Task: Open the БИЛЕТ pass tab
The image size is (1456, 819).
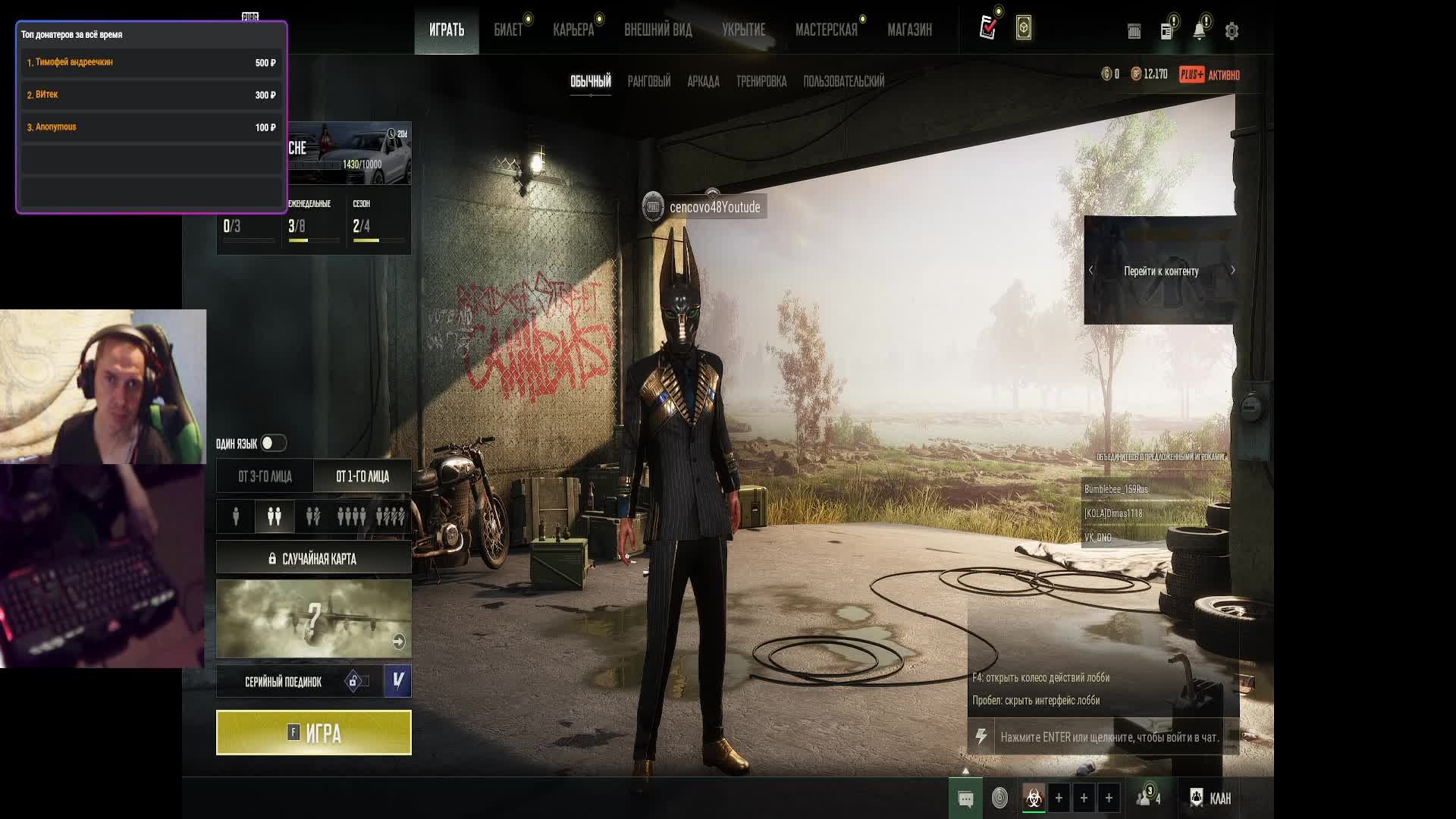Action: coord(508,30)
